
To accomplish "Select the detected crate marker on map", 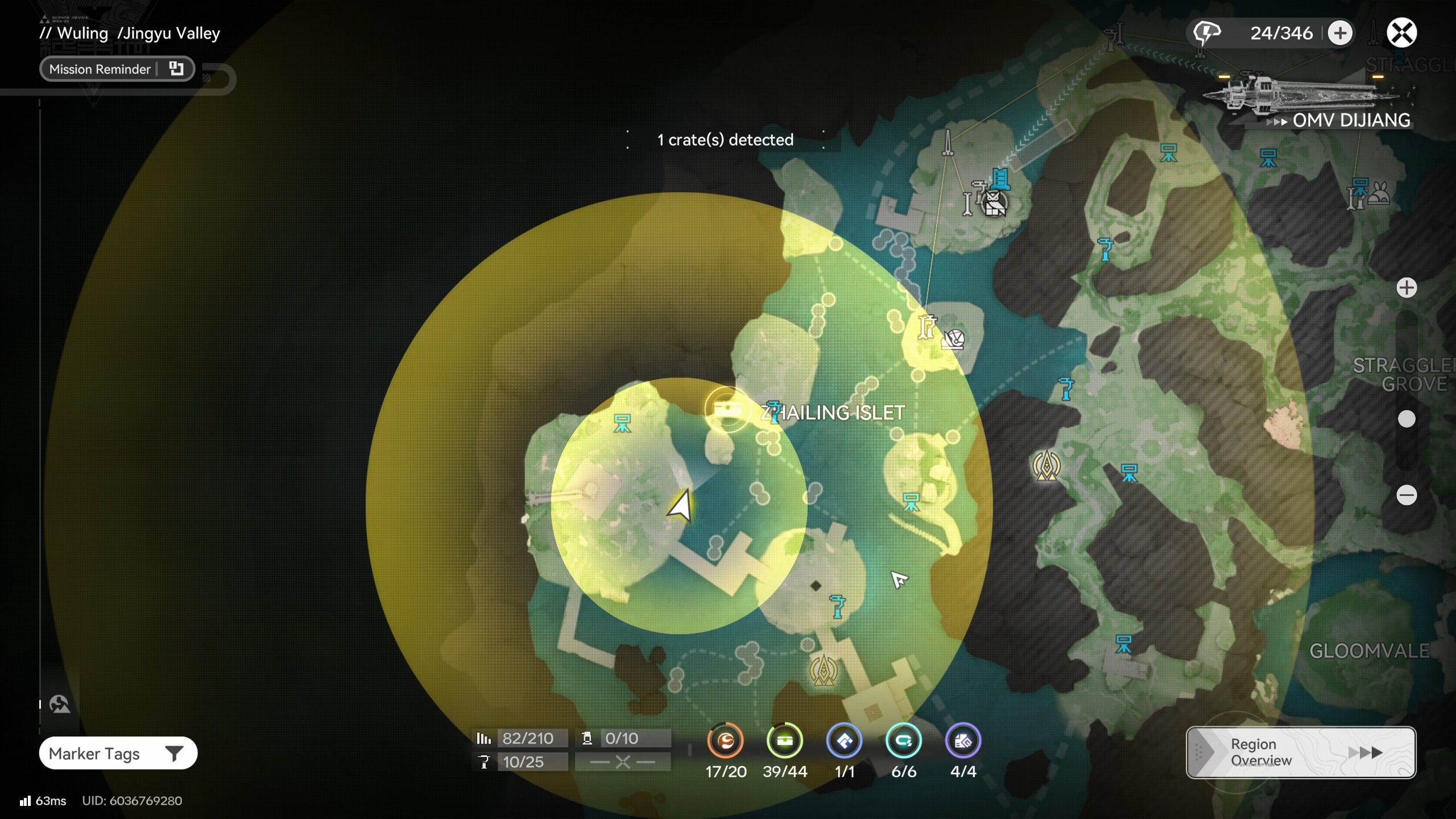I will pyautogui.click(x=727, y=409).
